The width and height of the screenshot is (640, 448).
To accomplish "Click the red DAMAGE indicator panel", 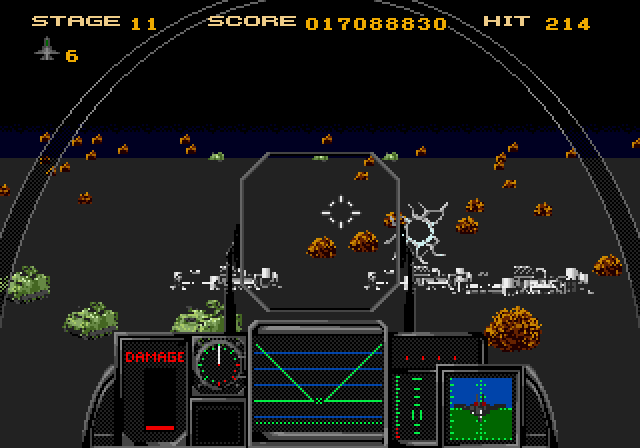I will [154, 386].
